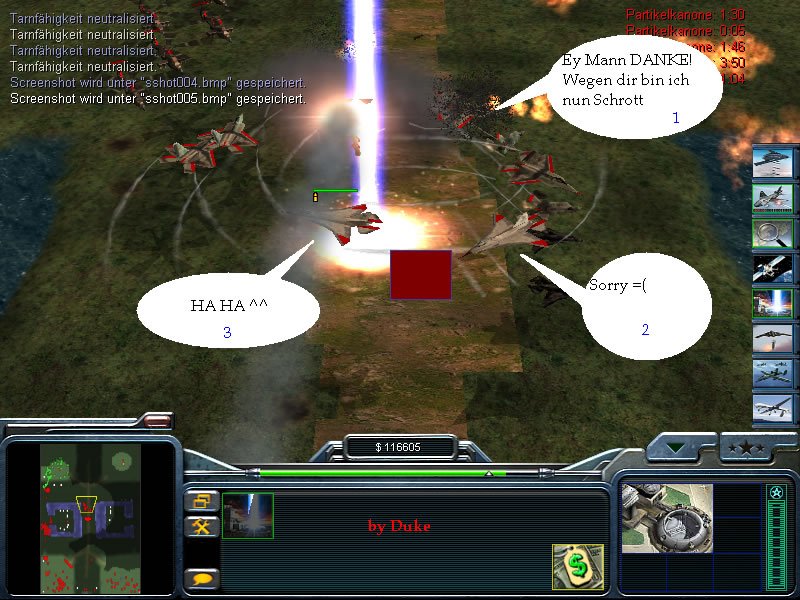800x600 pixels.
Task: Toggle the control bar collapse arrow
Action: pos(680,448)
